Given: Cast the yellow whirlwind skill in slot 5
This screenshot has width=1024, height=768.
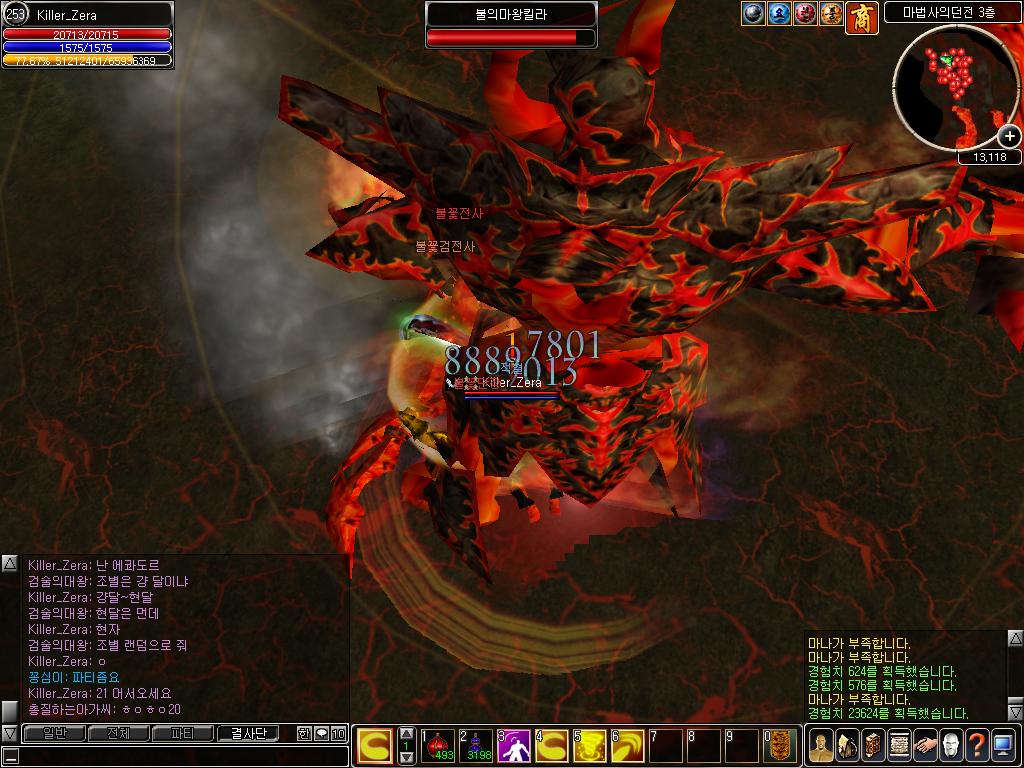Looking at the screenshot, I should [x=590, y=745].
